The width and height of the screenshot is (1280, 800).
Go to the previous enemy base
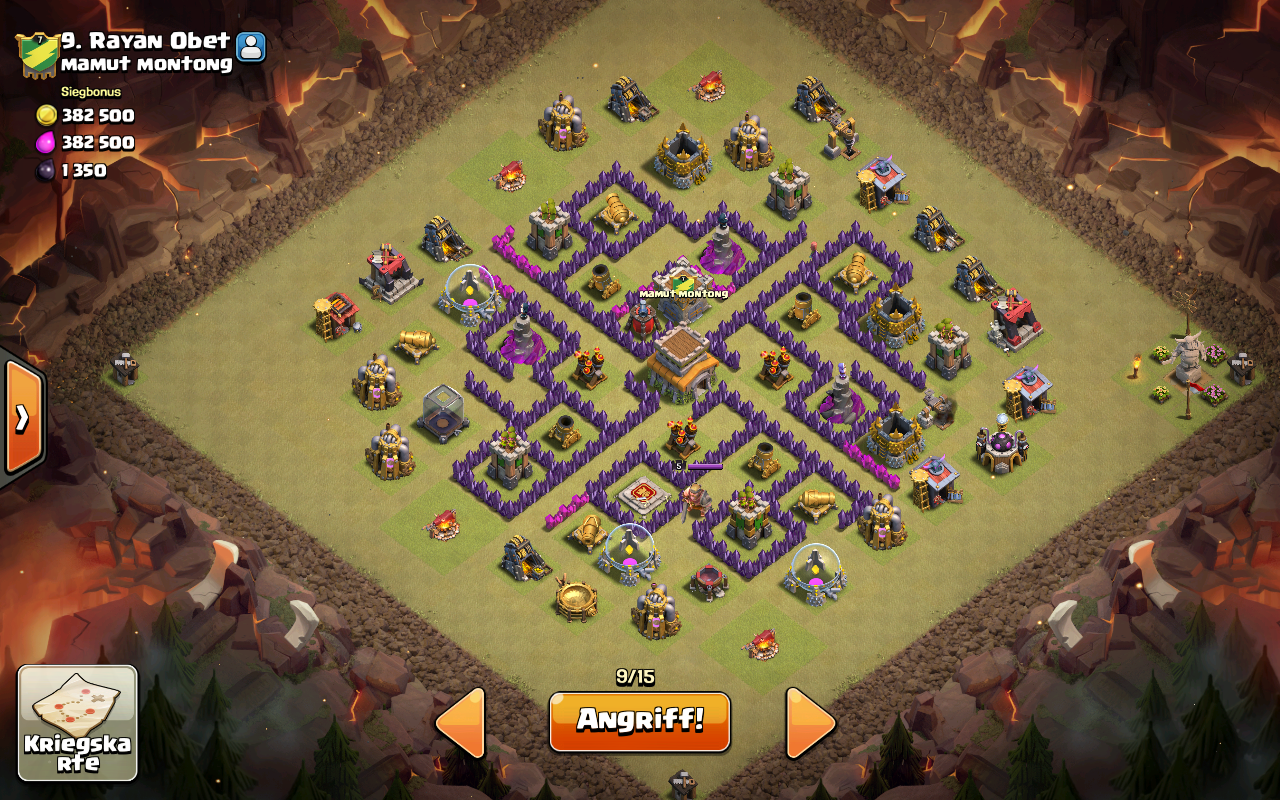(461, 722)
